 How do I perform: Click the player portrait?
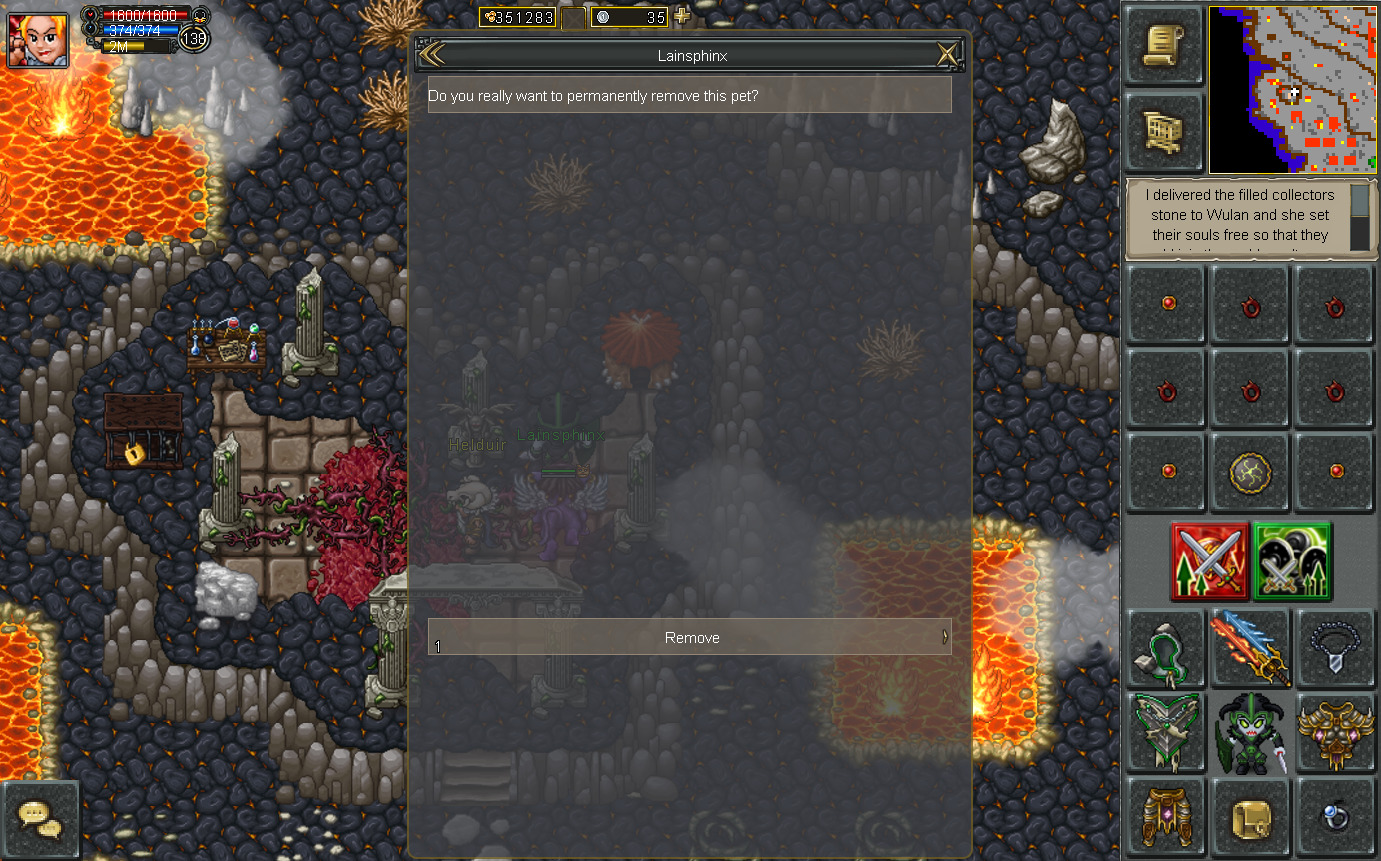(38, 40)
